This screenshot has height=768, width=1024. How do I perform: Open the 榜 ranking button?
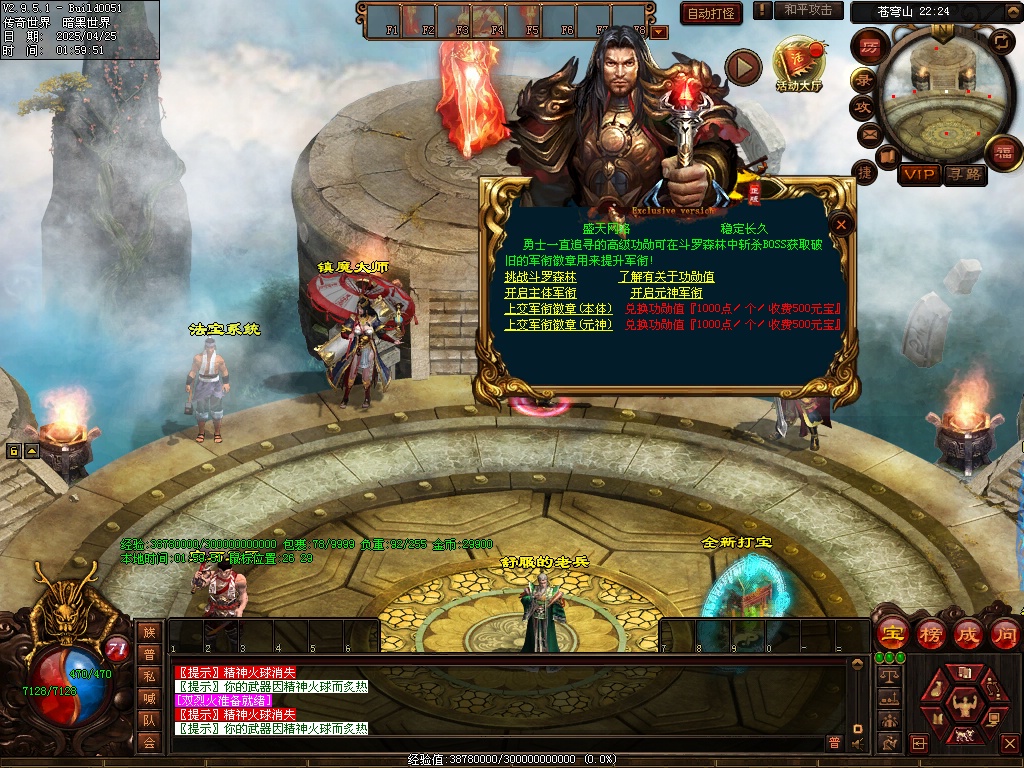(930, 633)
